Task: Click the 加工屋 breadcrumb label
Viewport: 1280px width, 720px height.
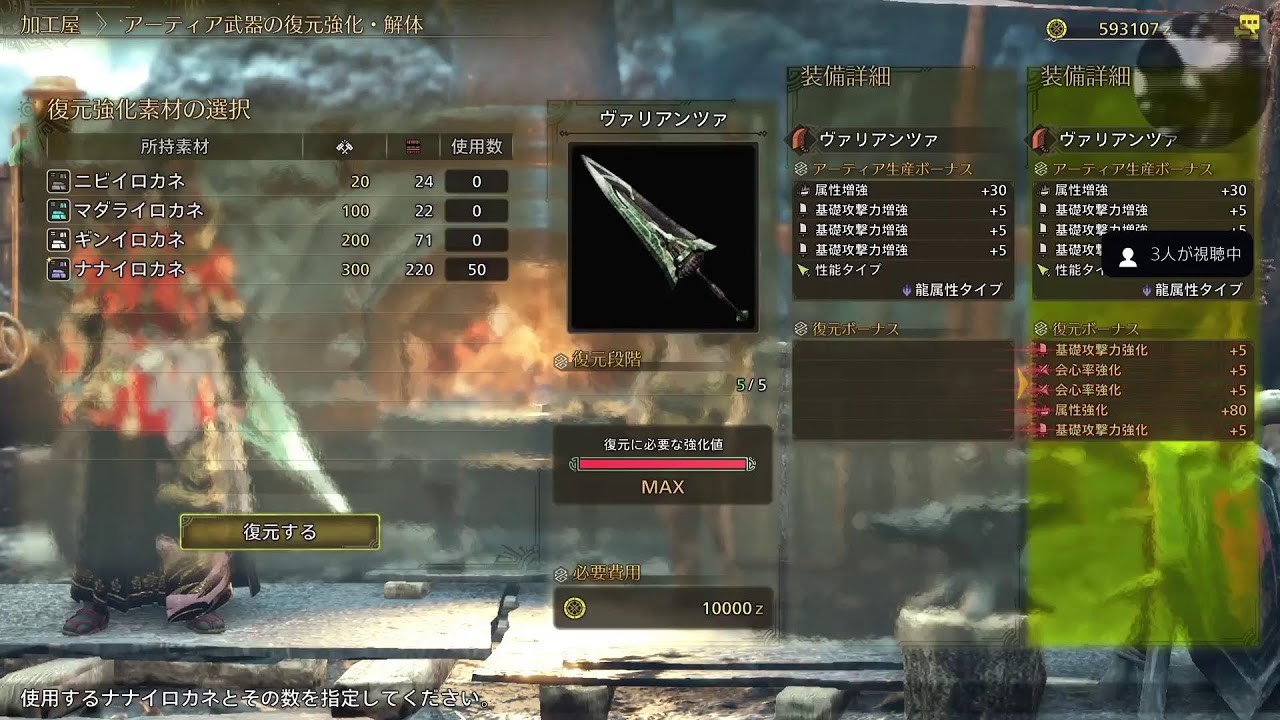Action: pyautogui.click(x=51, y=25)
